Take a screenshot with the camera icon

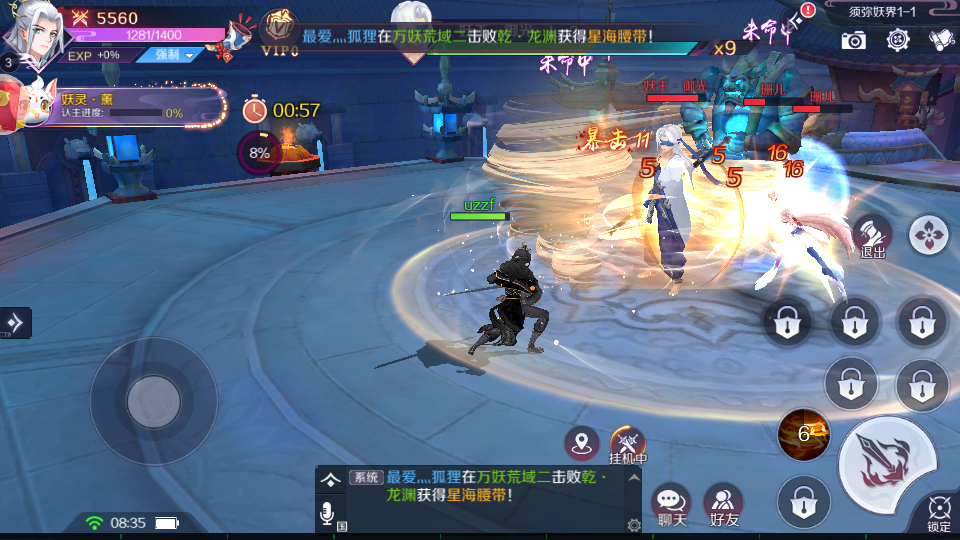(x=853, y=40)
